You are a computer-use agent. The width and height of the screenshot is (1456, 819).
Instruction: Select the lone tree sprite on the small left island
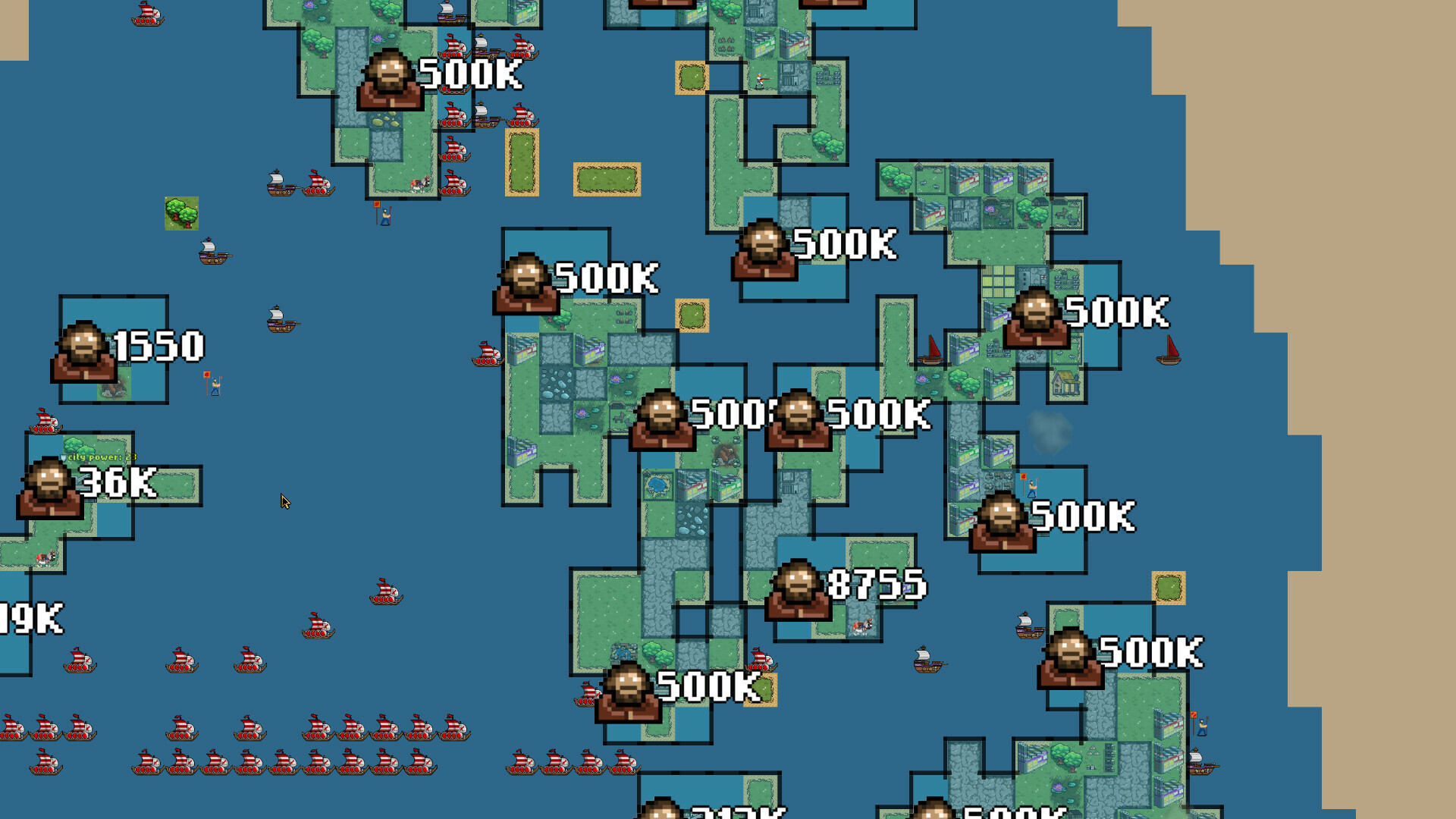point(182,214)
